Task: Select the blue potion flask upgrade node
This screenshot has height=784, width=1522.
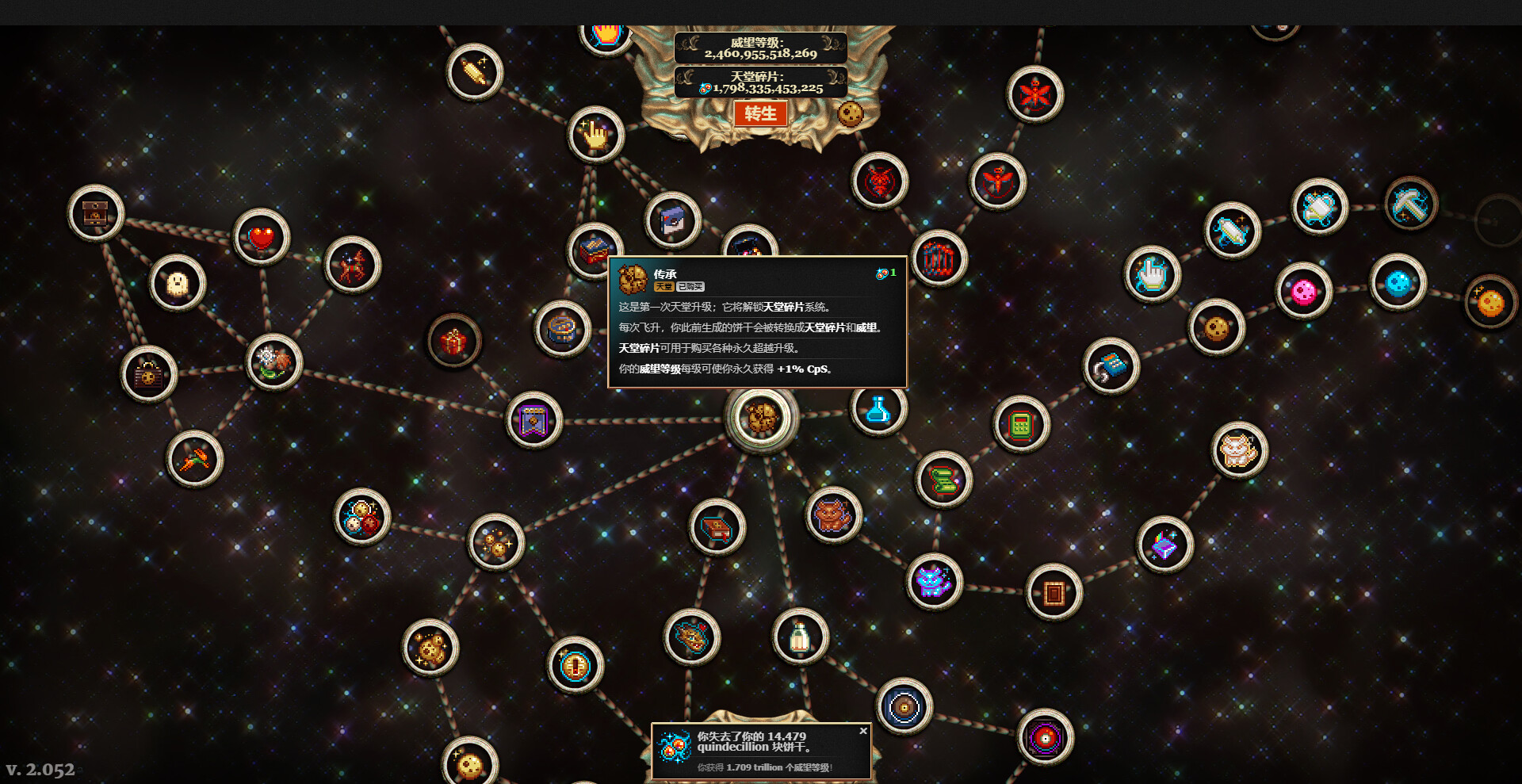Action: [x=880, y=410]
